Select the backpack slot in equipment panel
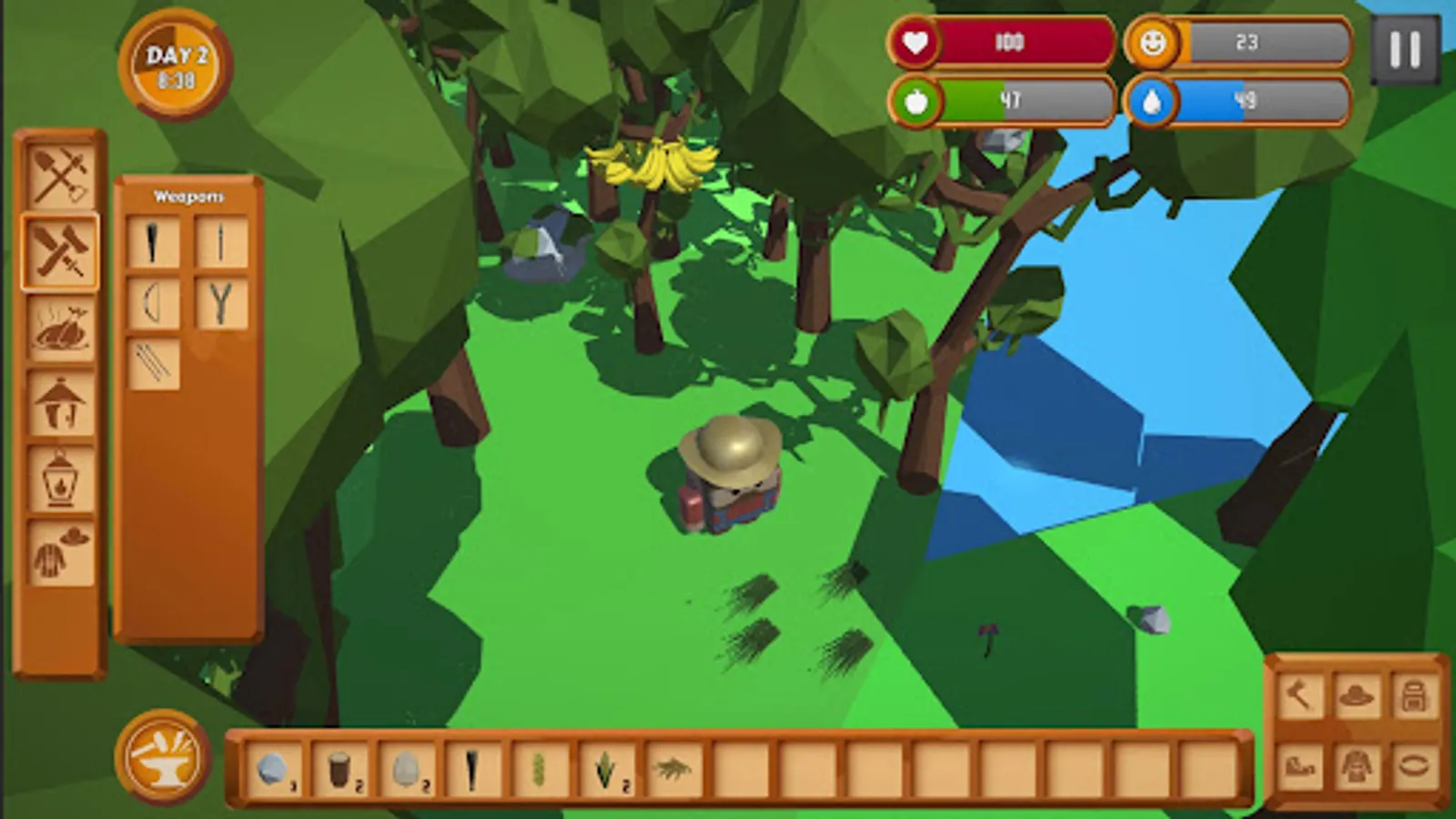 (1413, 696)
